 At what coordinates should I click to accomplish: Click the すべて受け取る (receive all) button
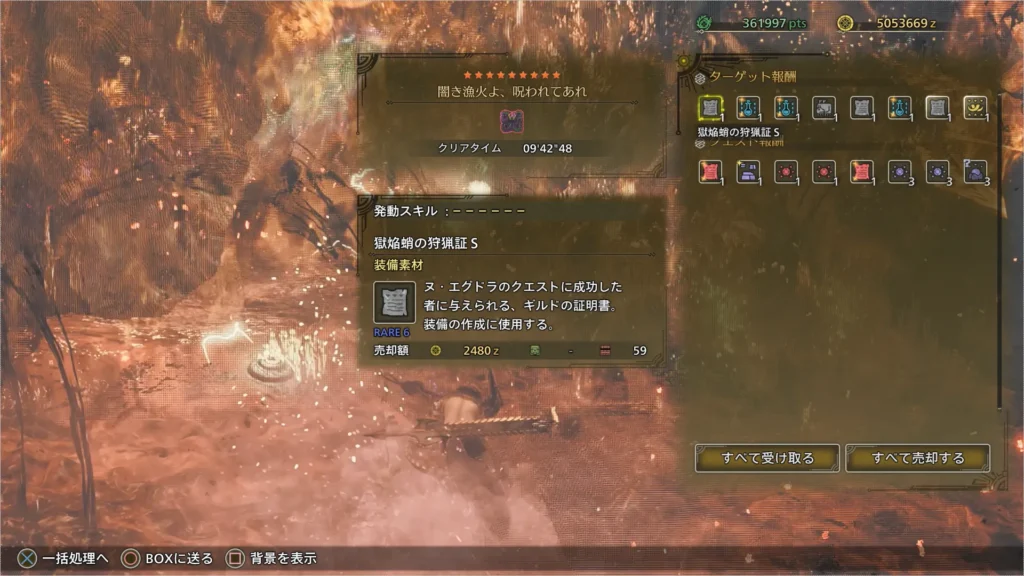pyautogui.click(x=767, y=458)
